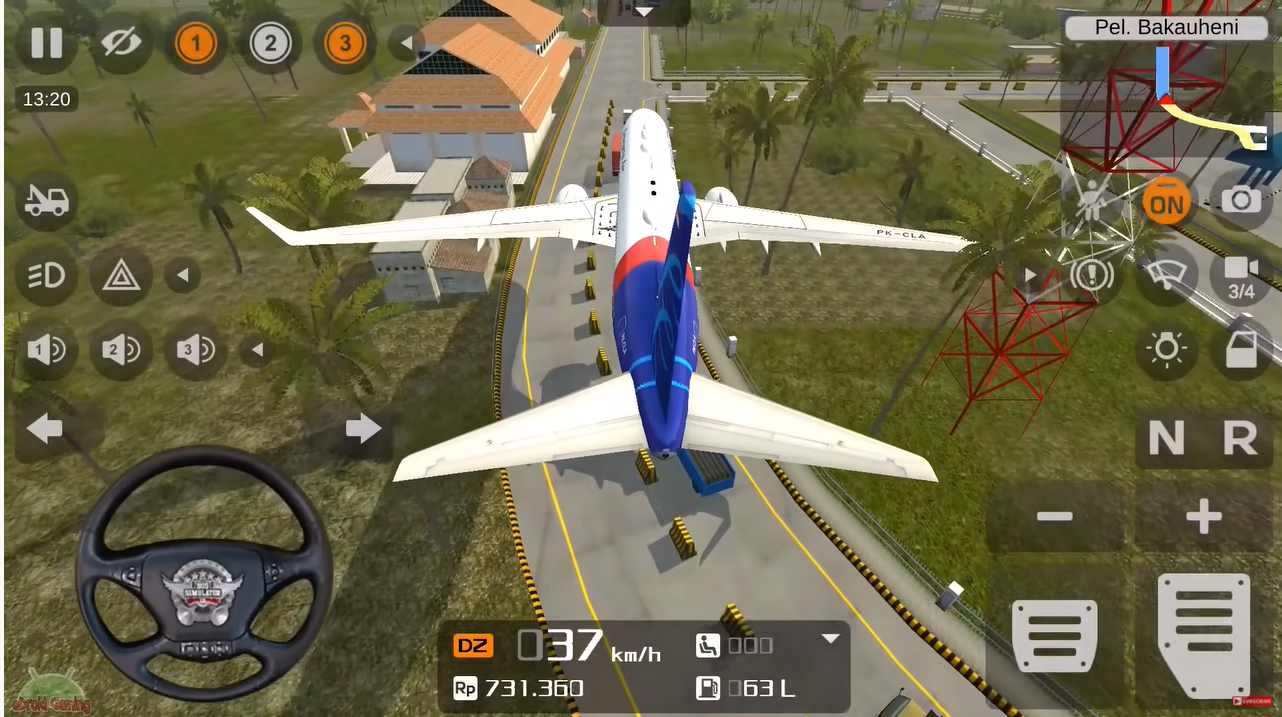Activate the left turn signal arrow

pos(45,430)
